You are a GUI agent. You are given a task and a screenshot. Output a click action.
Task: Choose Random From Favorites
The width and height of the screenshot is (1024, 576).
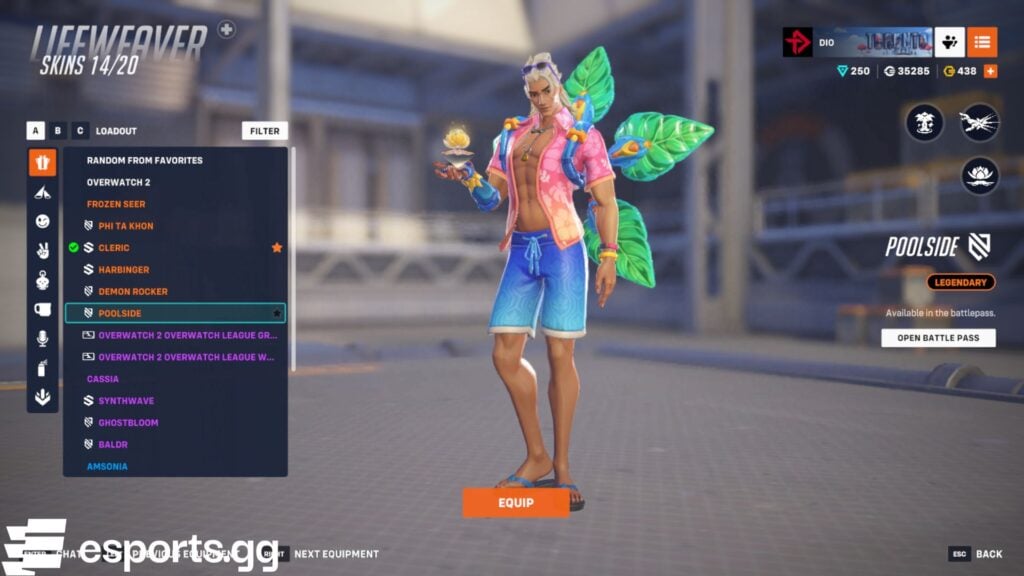[x=144, y=160]
